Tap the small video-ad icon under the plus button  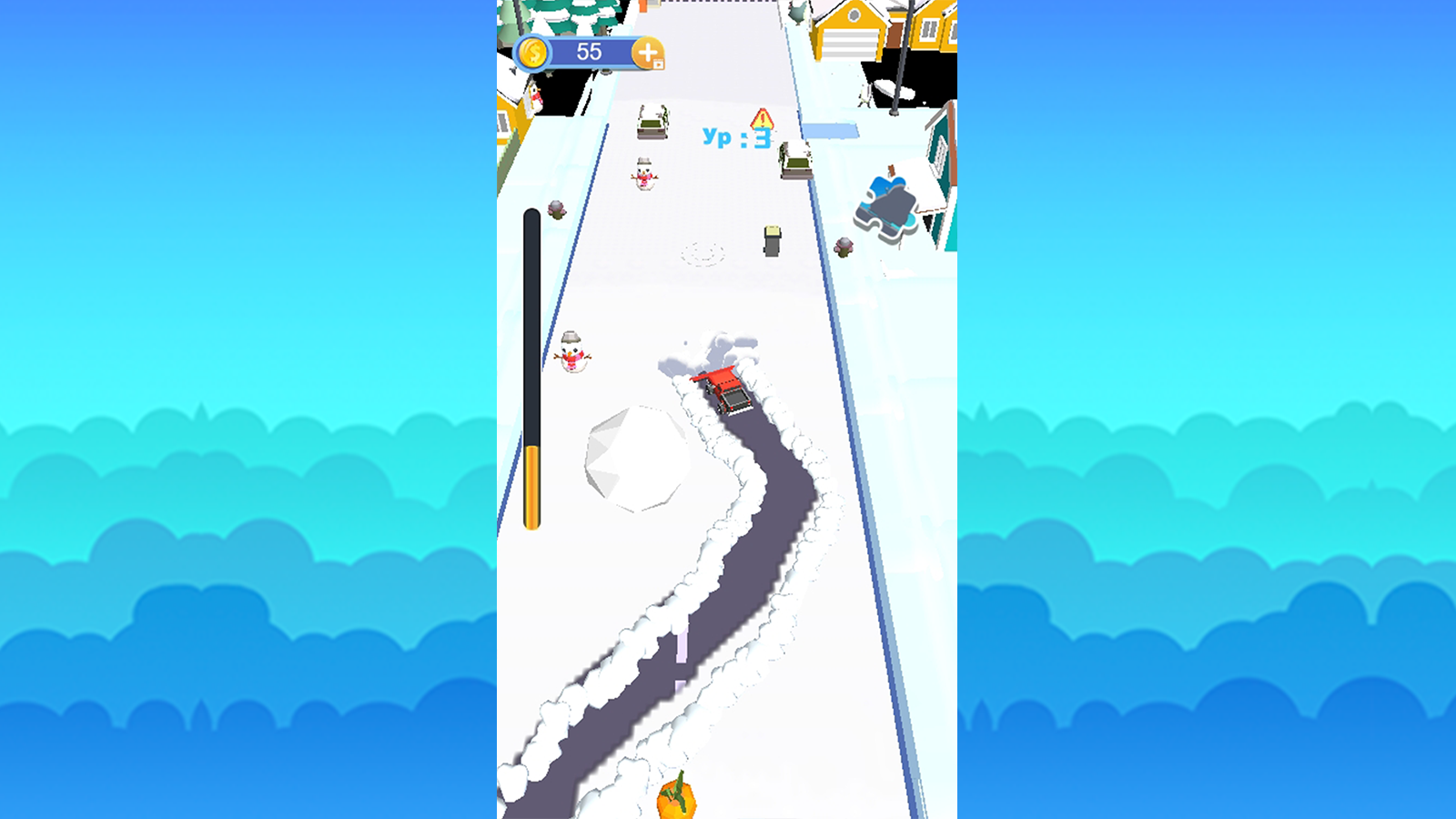(658, 64)
